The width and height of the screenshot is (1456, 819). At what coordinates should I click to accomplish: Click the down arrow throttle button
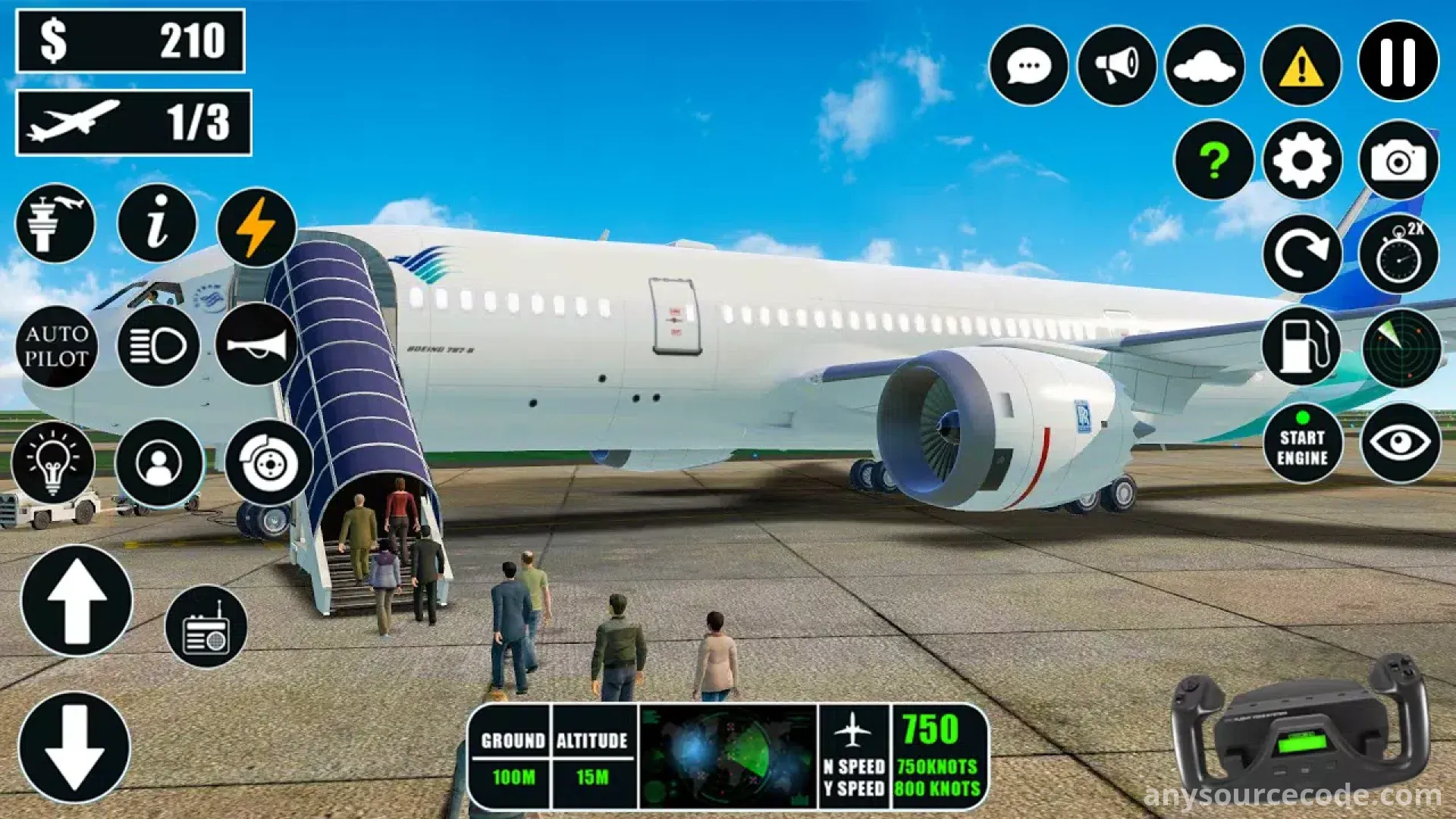[74, 748]
